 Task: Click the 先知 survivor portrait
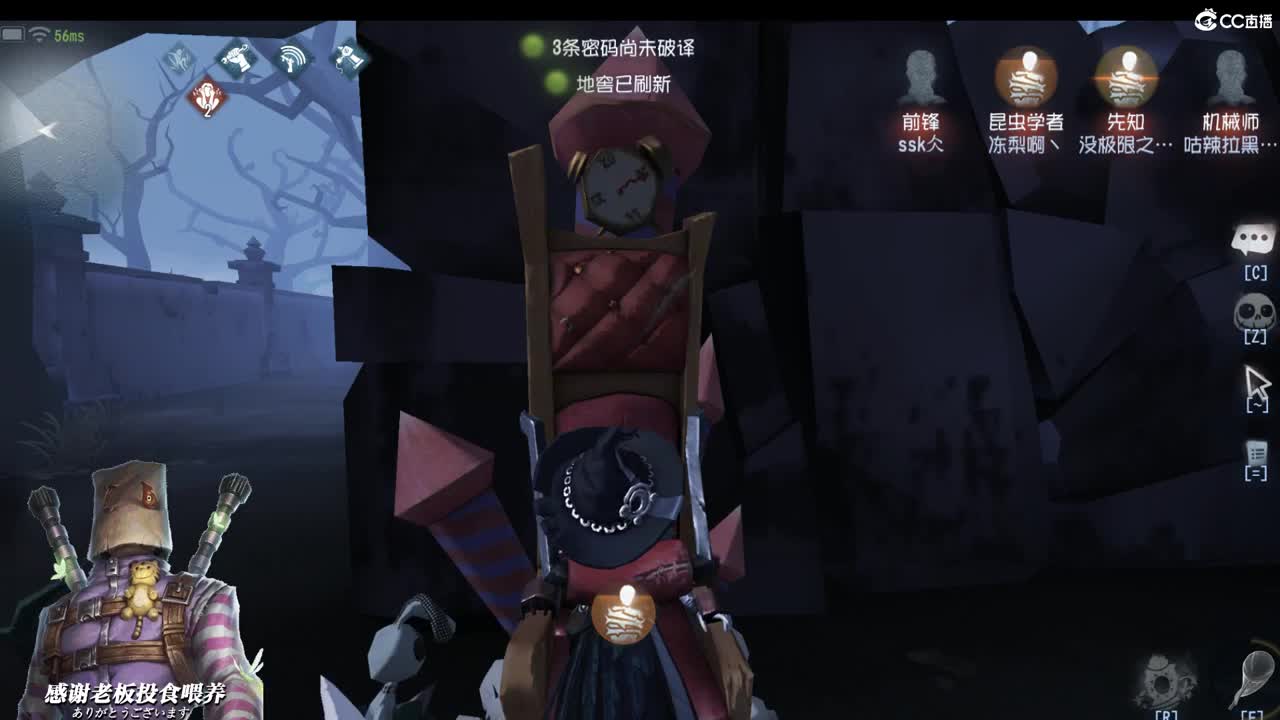[1127, 75]
